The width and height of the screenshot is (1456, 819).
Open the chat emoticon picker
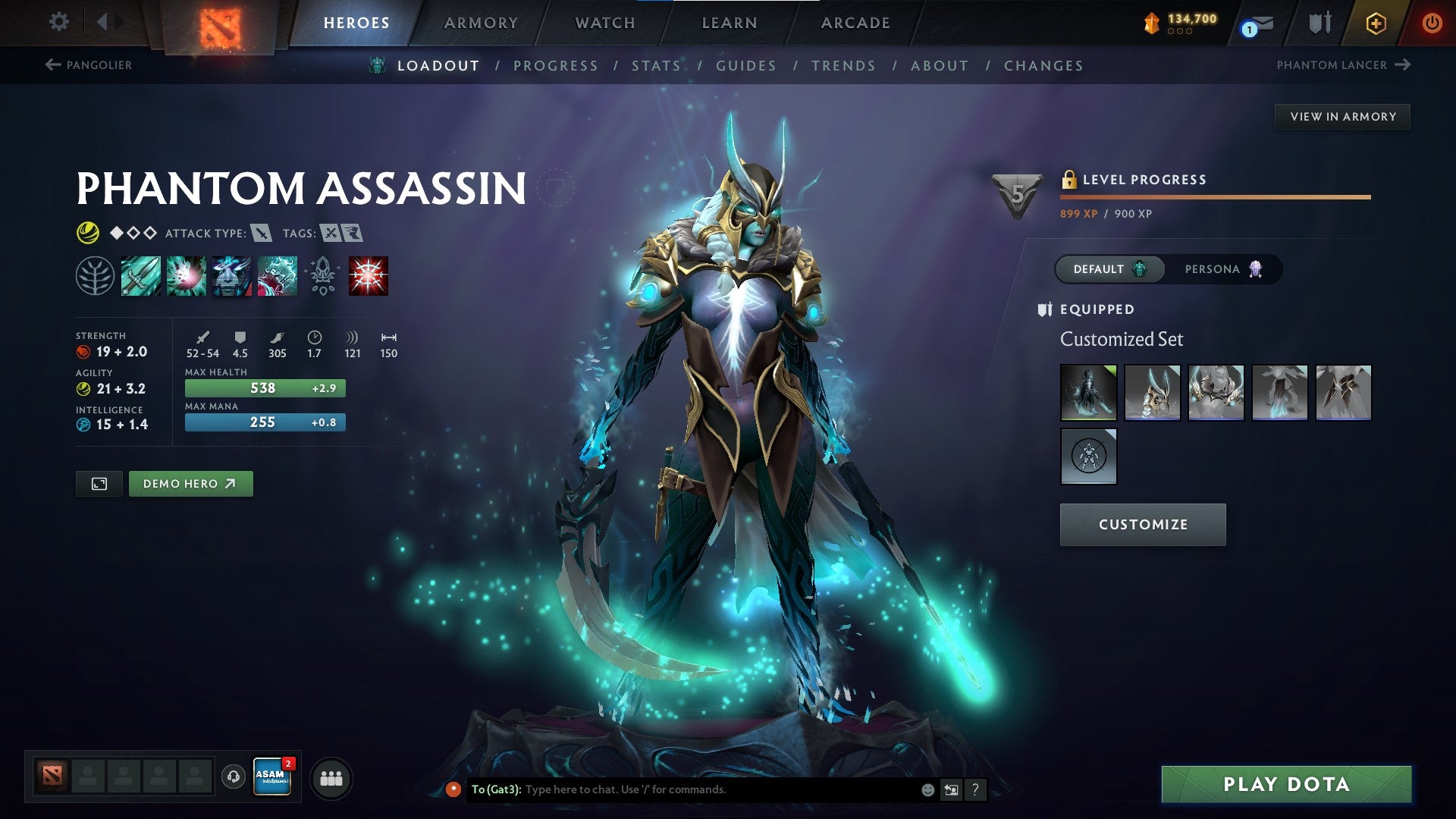click(927, 789)
